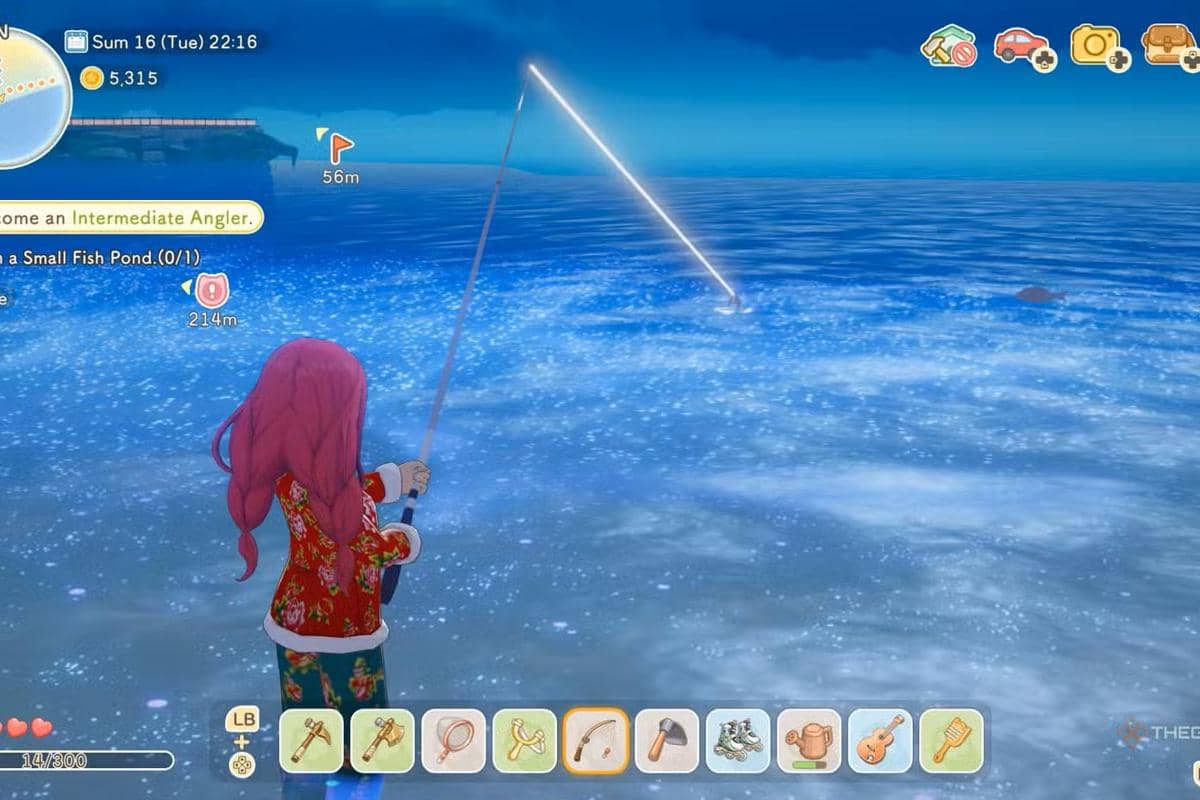Click the red car vehicle icon
This screenshot has width=1200, height=800.
[1019, 45]
